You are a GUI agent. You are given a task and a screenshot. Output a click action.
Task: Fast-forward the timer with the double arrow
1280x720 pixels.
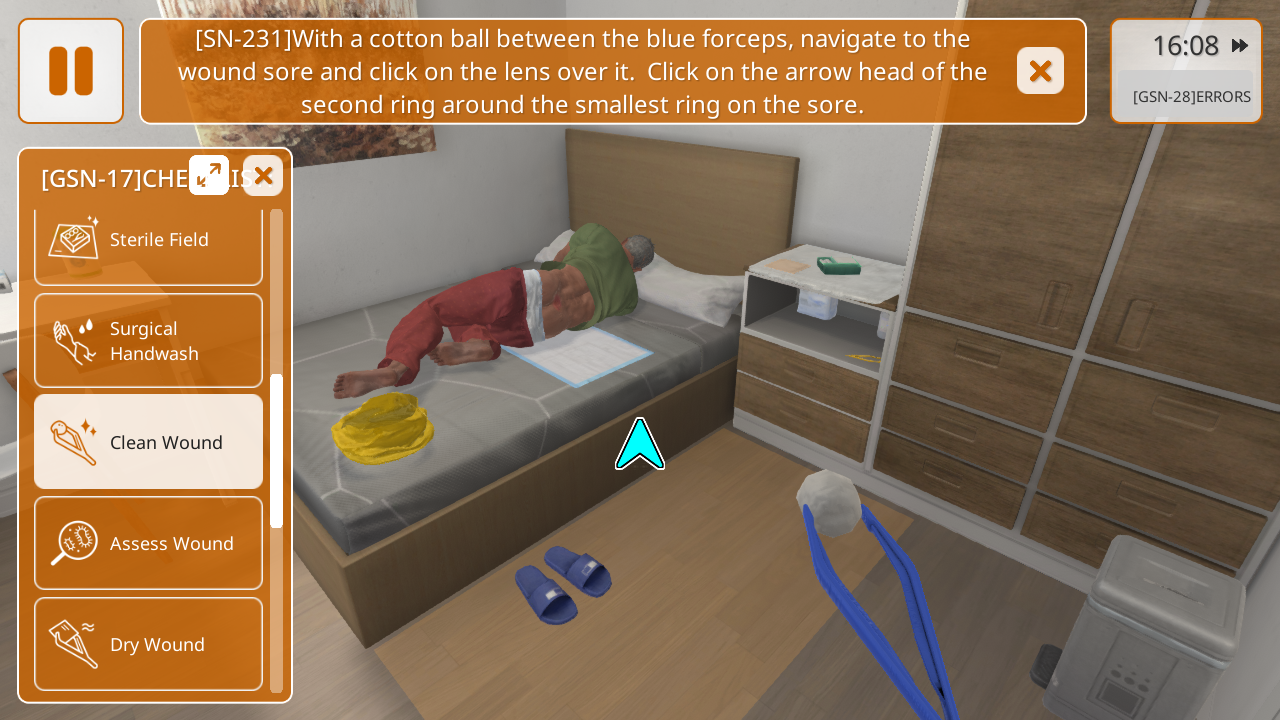coord(1240,45)
